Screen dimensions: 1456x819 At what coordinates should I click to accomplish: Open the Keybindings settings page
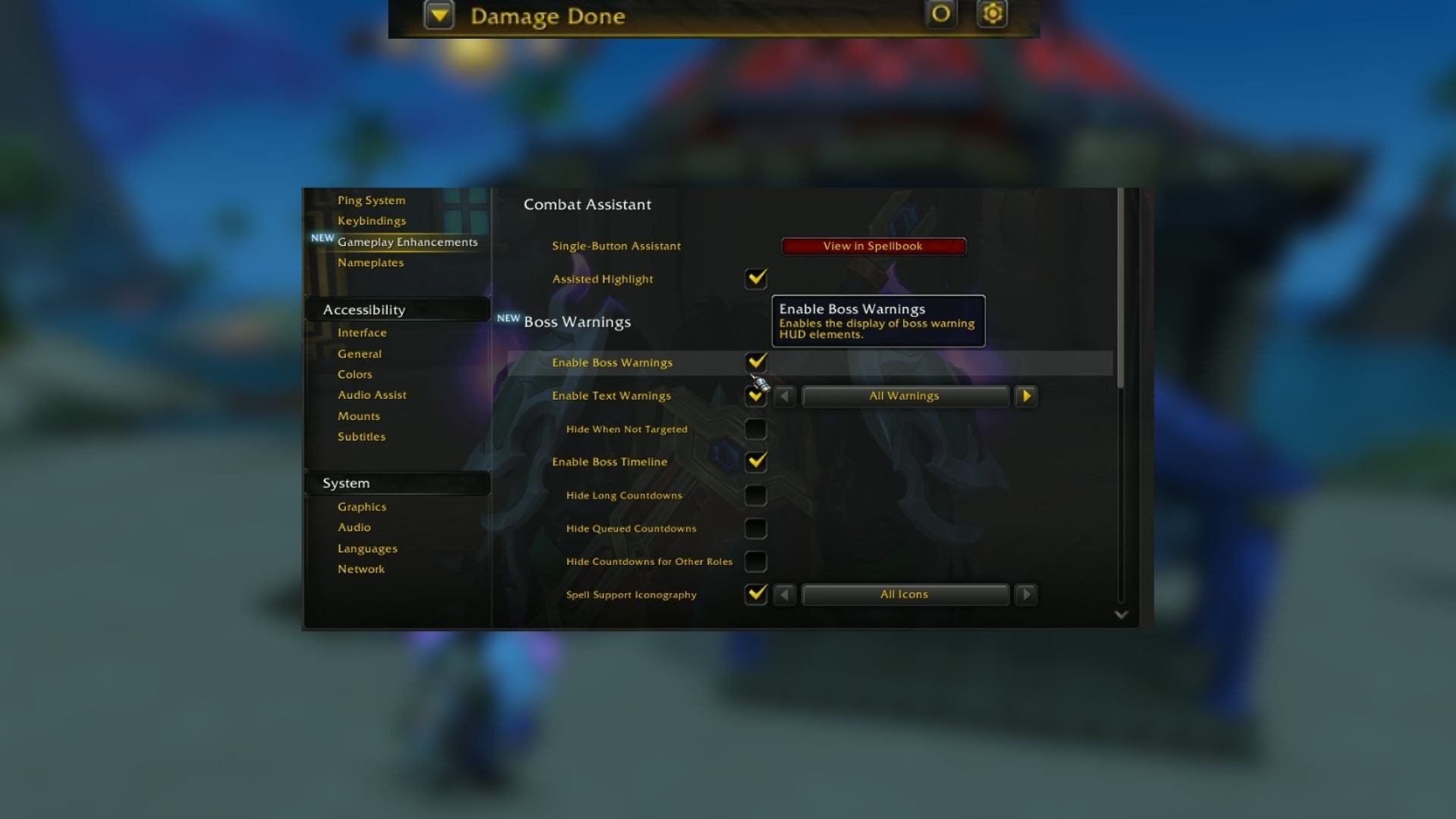point(372,221)
